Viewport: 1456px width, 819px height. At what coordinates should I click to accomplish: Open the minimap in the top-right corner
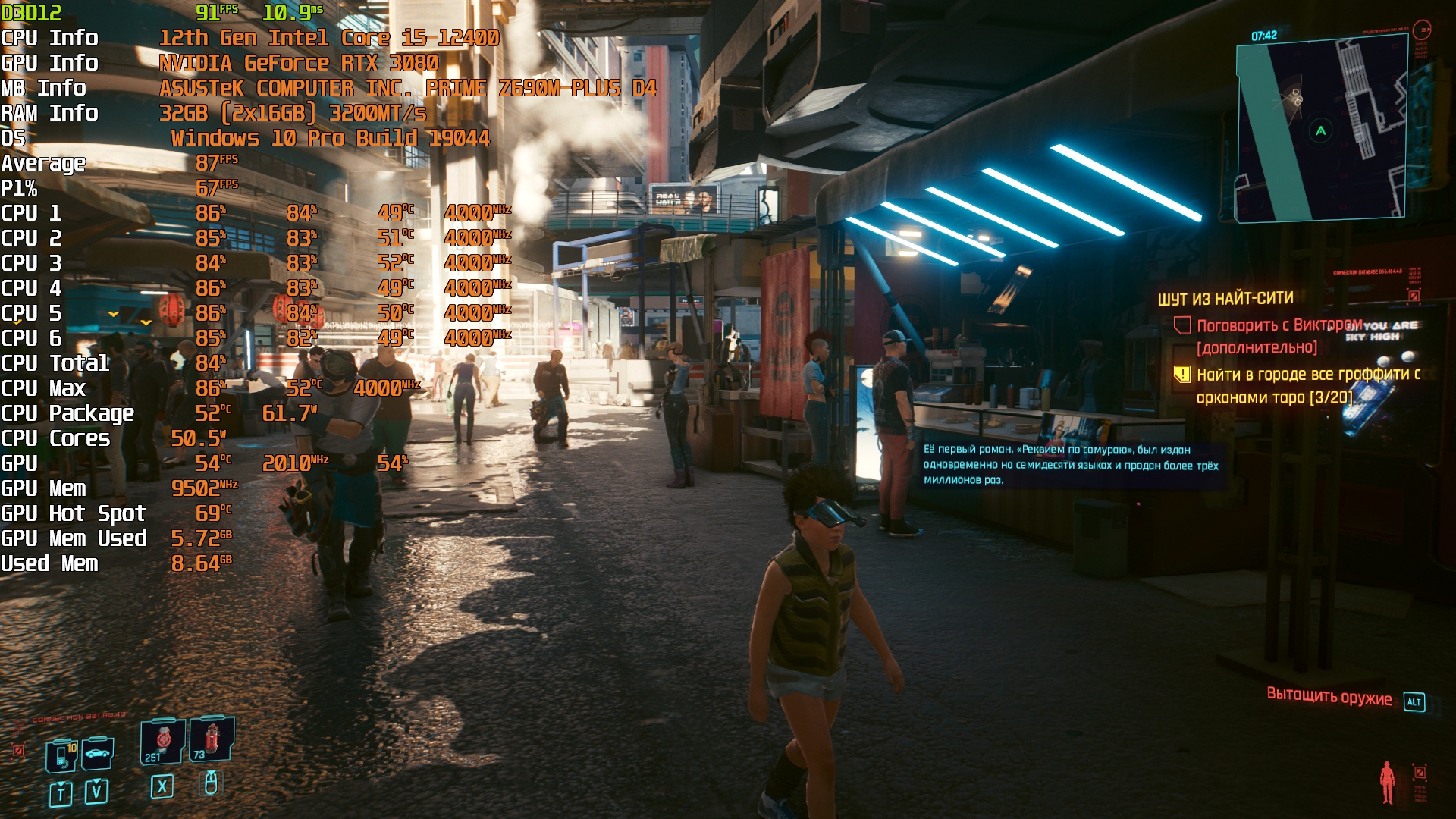pyautogui.click(x=1320, y=130)
